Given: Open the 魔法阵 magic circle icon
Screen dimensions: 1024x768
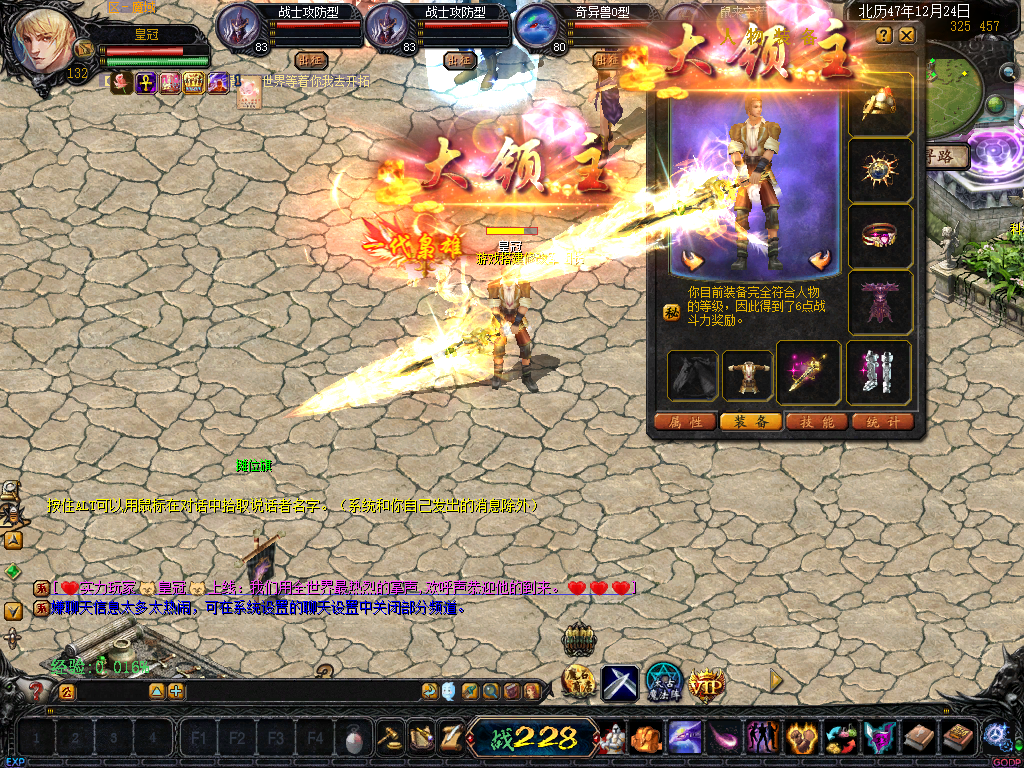Looking at the screenshot, I should 663,682.
